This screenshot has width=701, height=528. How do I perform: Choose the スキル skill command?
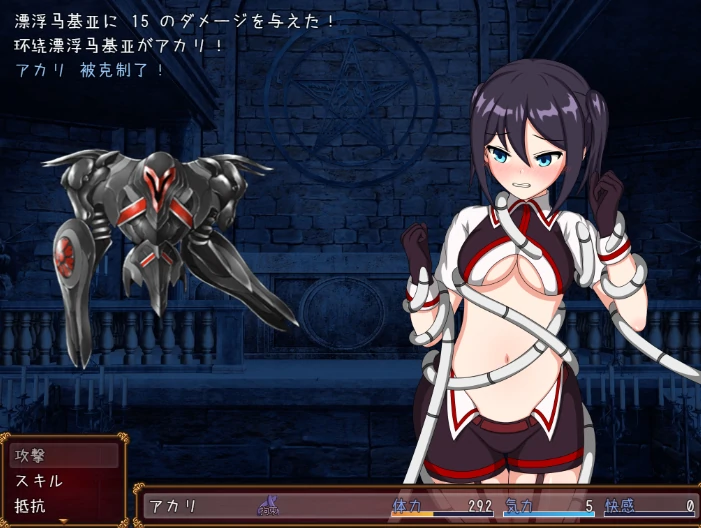tap(63, 480)
